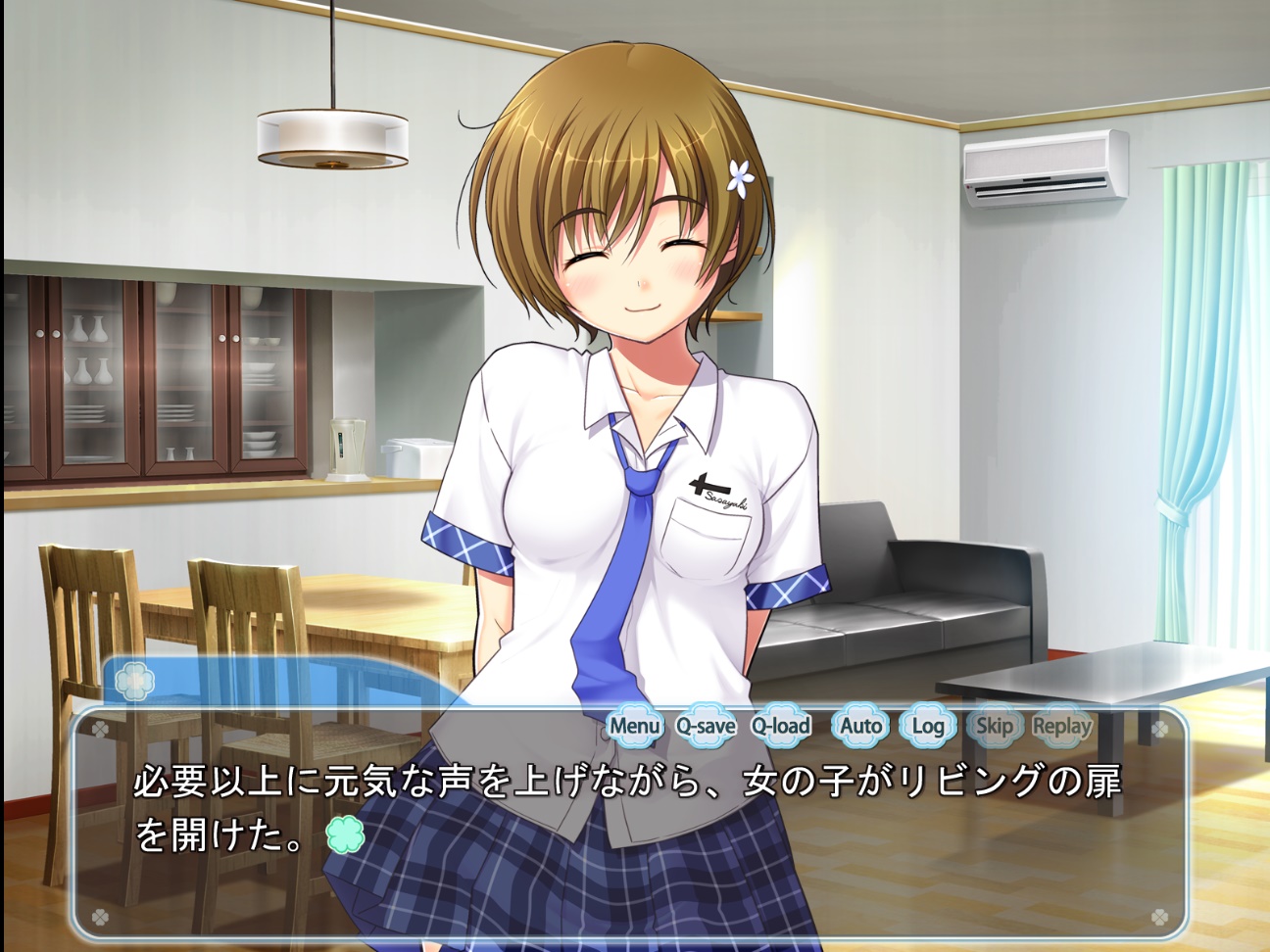Open the message Log
The width and height of the screenshot is (1270, 952).
927,726
